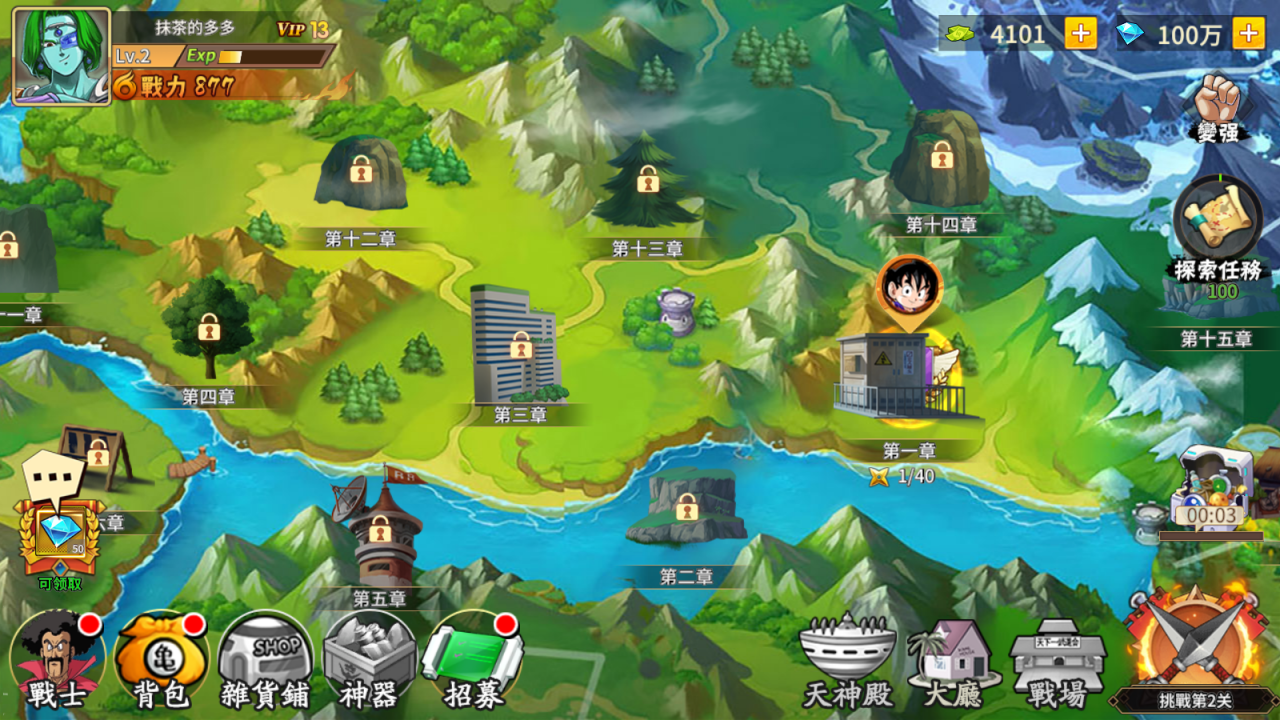Screen dimensions: 1280x720
Task: Open the 招募 recruitment scroll
Action: pos(470,658)
